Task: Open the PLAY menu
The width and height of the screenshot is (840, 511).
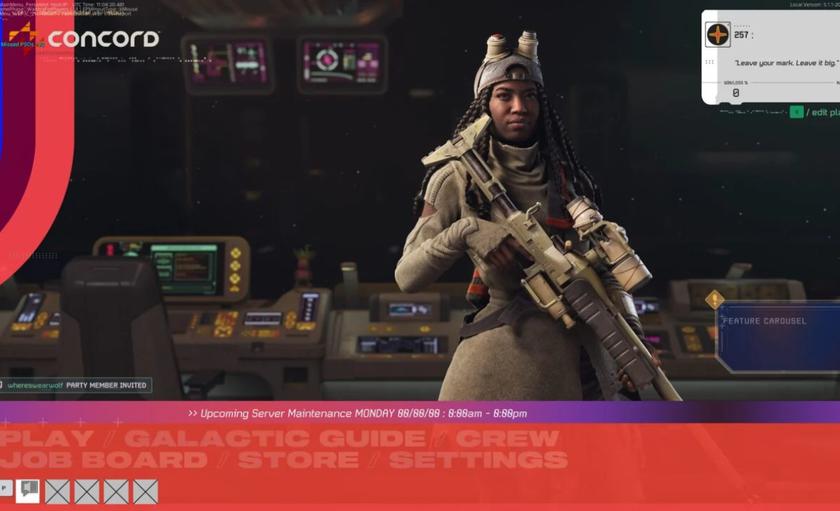Action: pos(47,438)
